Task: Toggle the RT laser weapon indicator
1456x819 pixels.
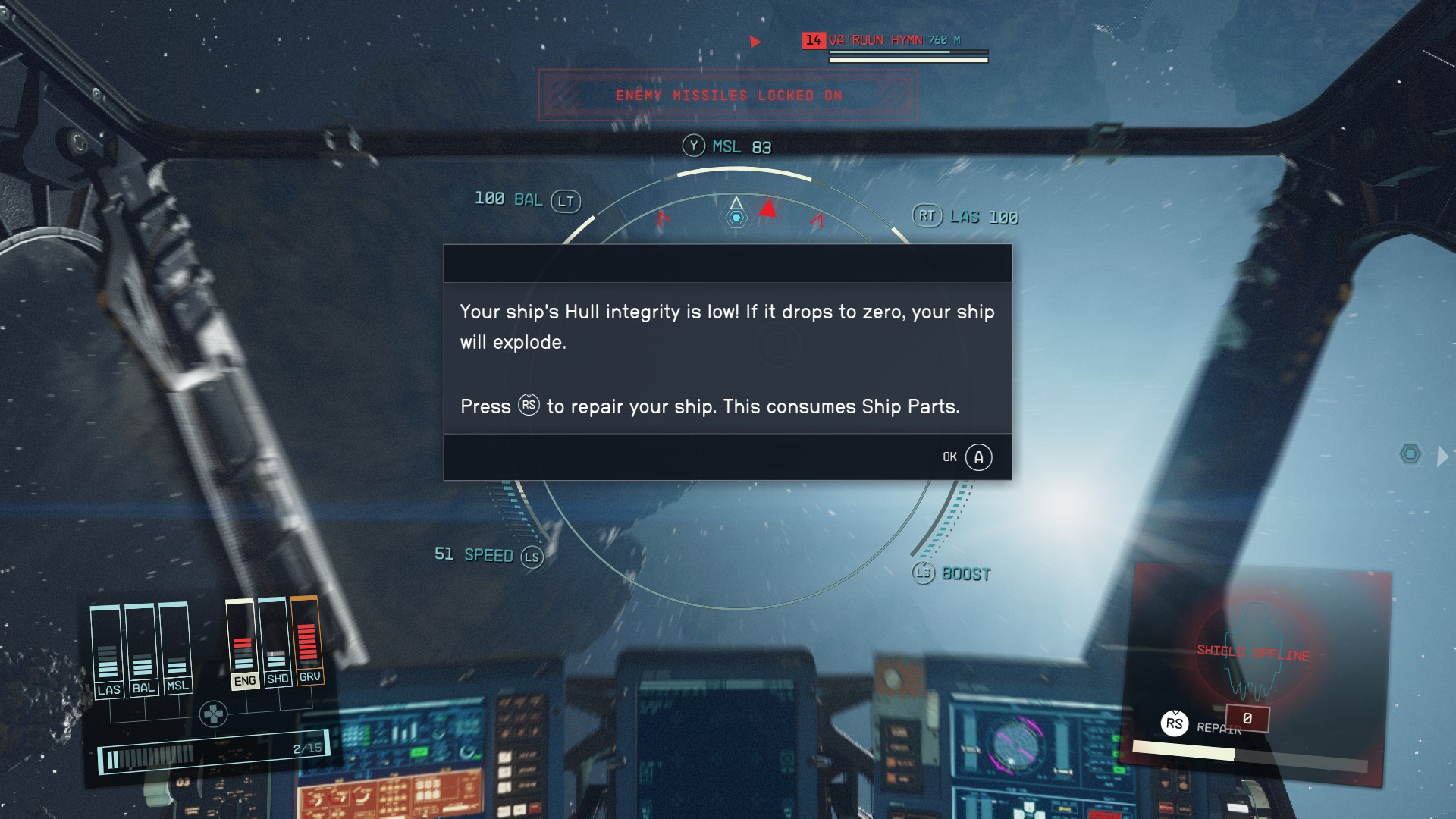Action: pos(927,216)
